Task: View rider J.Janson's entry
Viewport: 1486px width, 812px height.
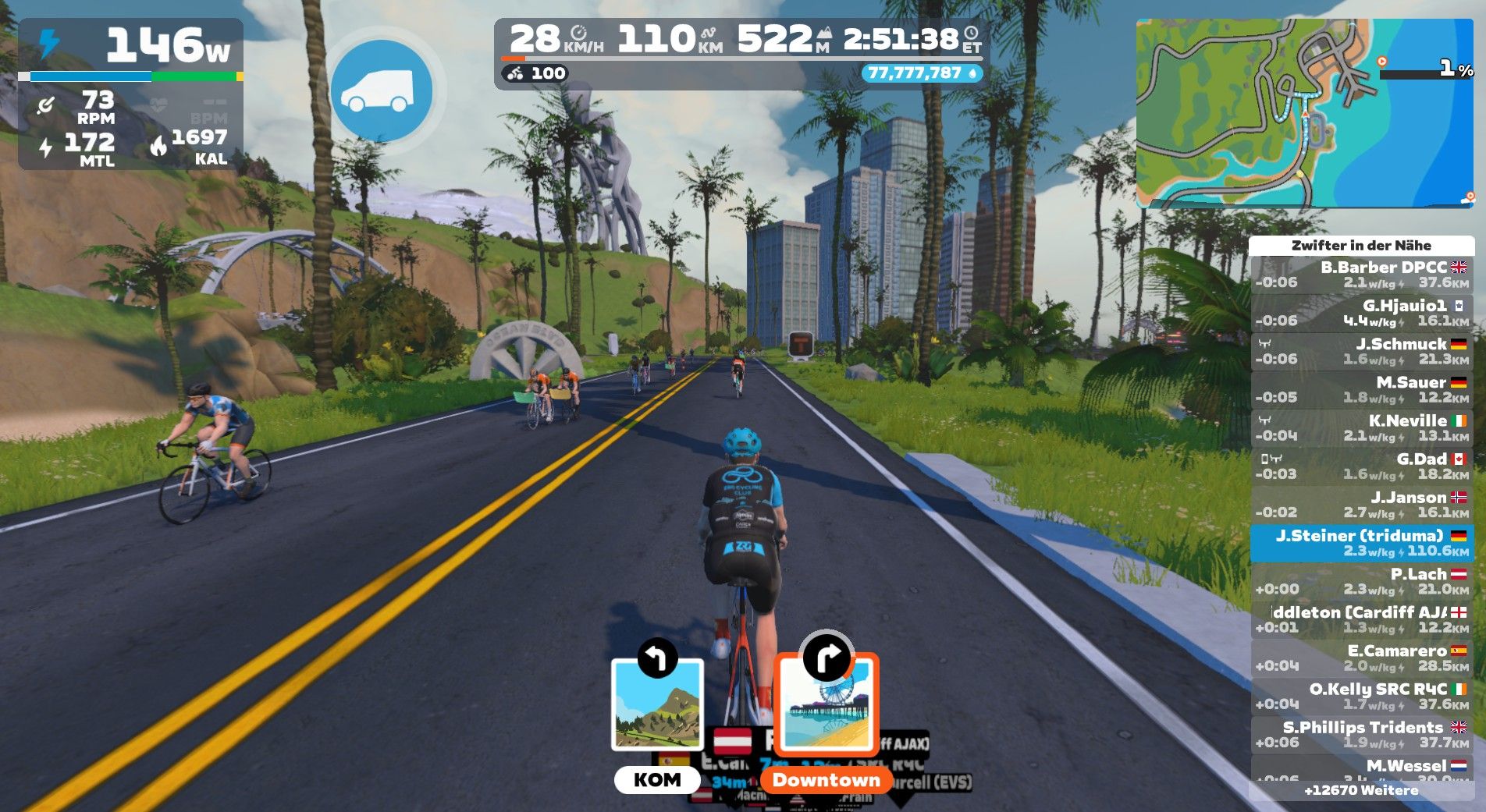Action: [x=1361, y=504]
